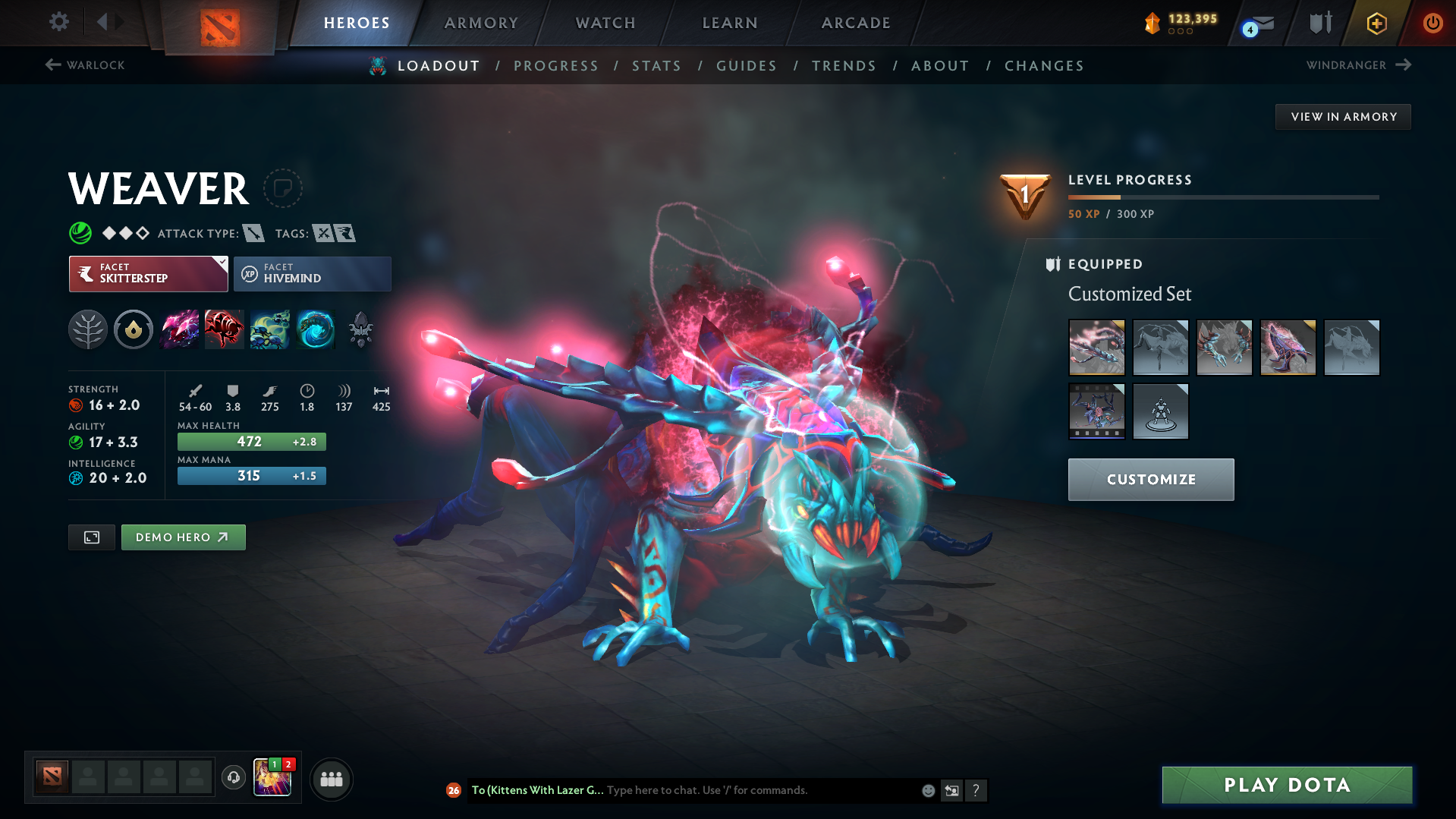Switch to the STATS tab
The width and height of the screenshot is (1456, 819).
click(x=656, y=66)
